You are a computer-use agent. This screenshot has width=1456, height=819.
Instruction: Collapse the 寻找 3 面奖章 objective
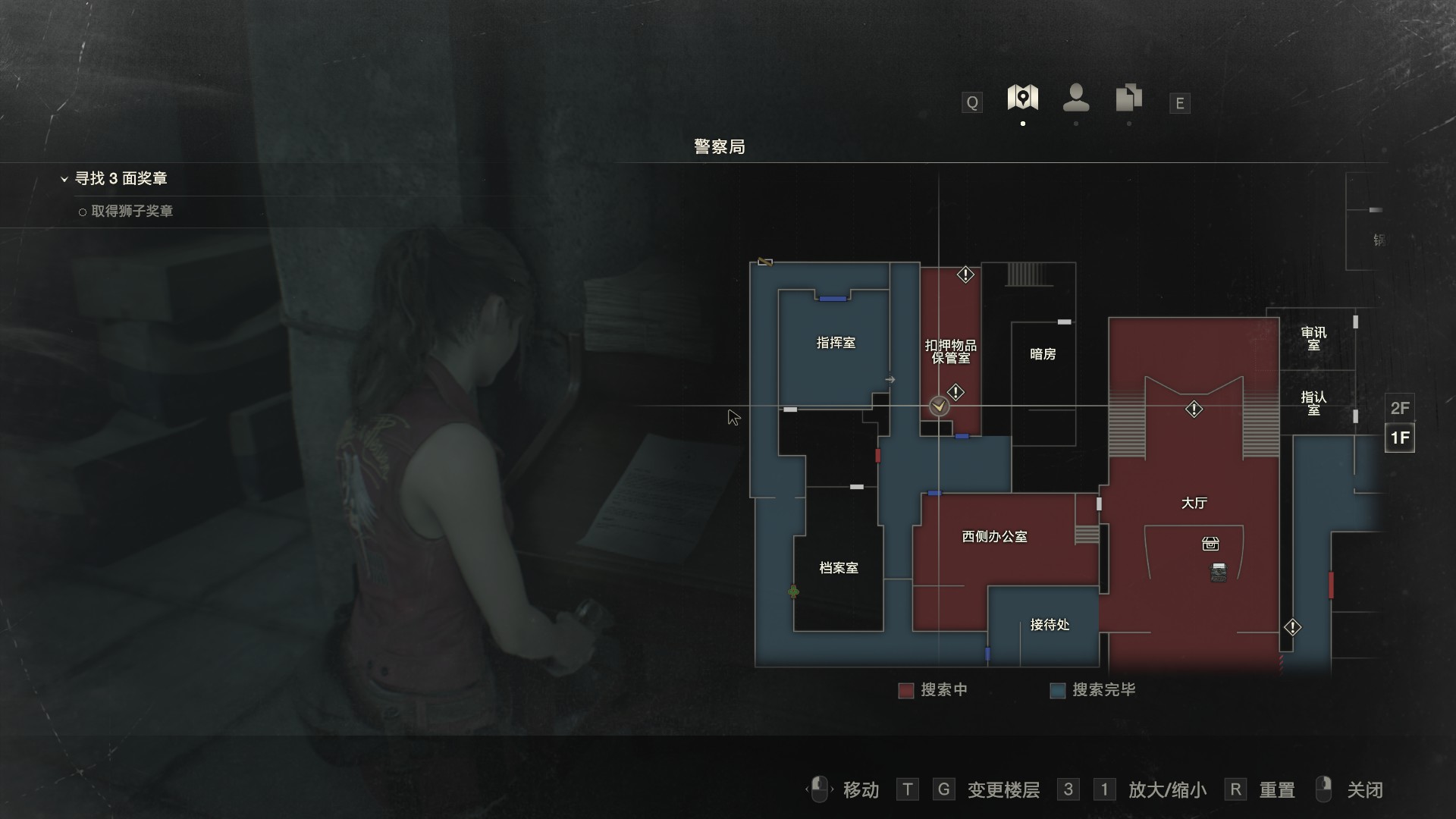64,179
